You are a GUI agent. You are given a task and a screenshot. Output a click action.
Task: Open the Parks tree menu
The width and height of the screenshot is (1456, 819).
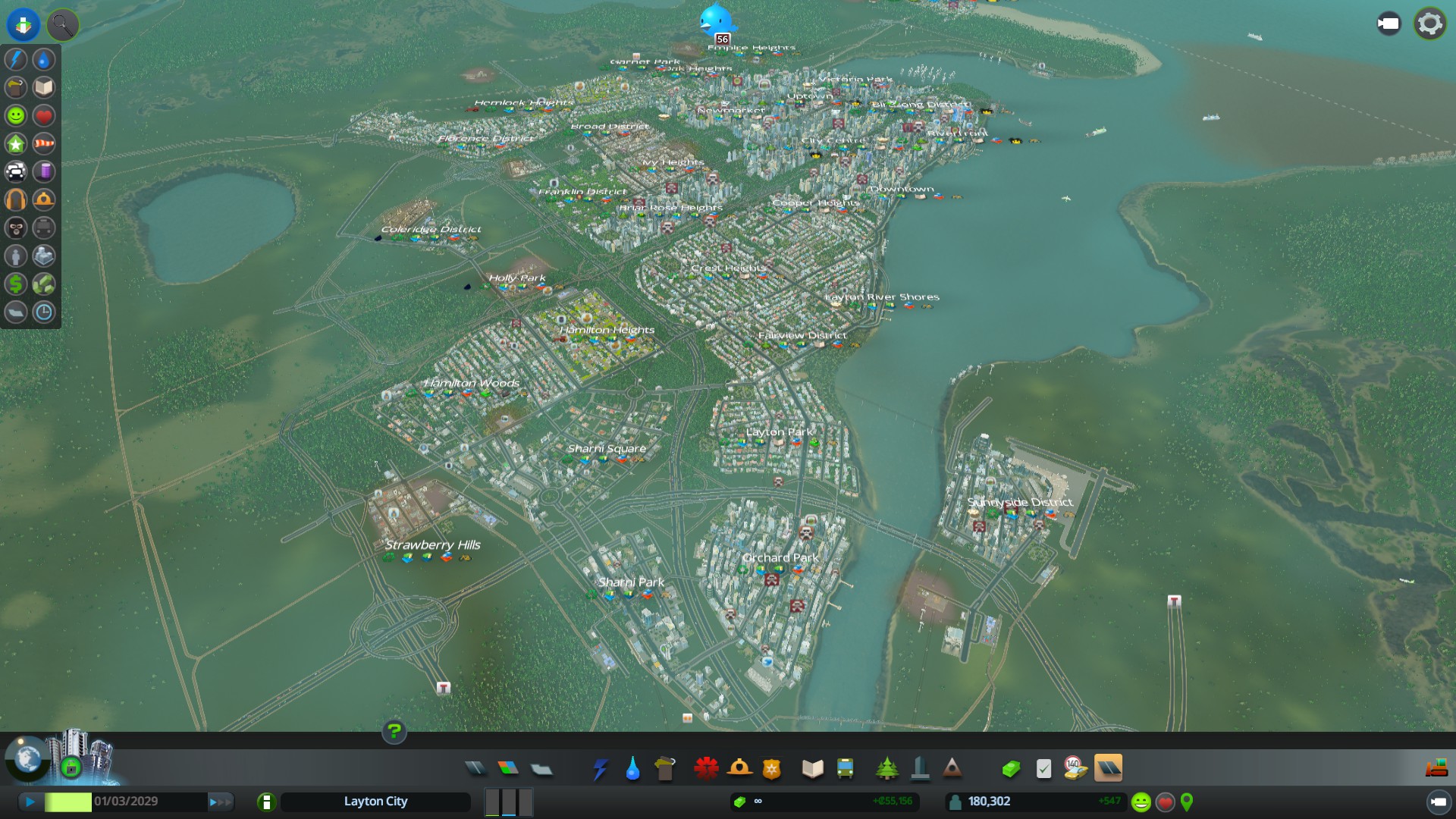886,769
